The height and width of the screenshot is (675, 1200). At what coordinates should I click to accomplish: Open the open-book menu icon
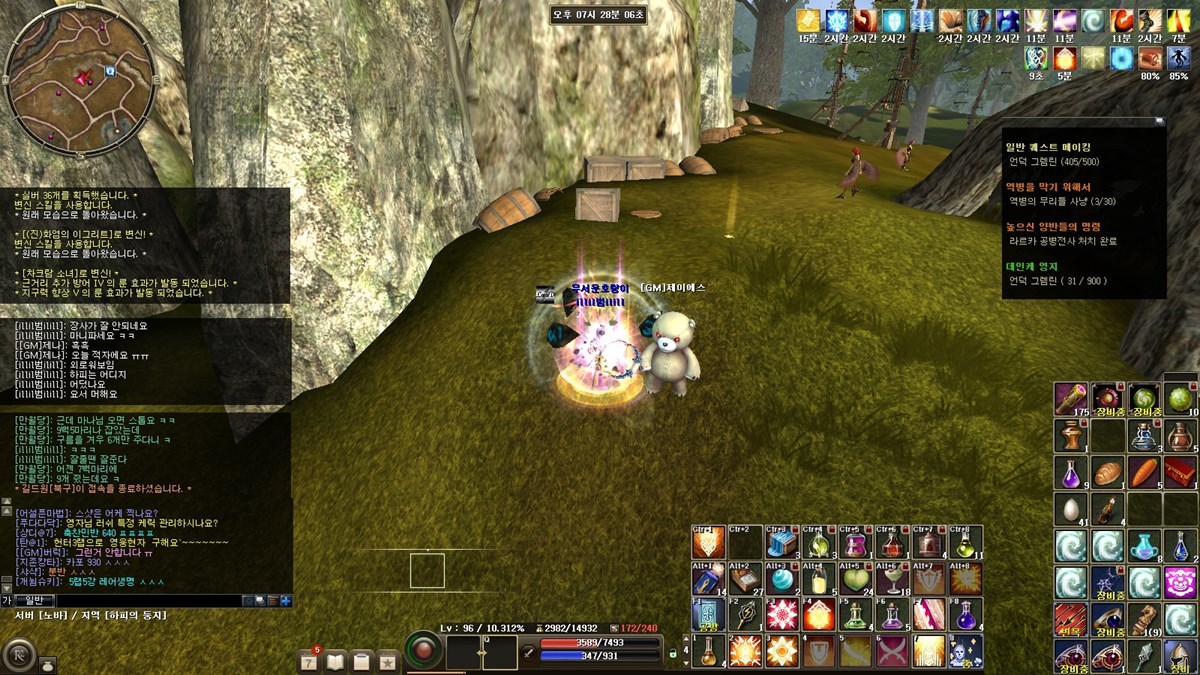coord(336,661)
